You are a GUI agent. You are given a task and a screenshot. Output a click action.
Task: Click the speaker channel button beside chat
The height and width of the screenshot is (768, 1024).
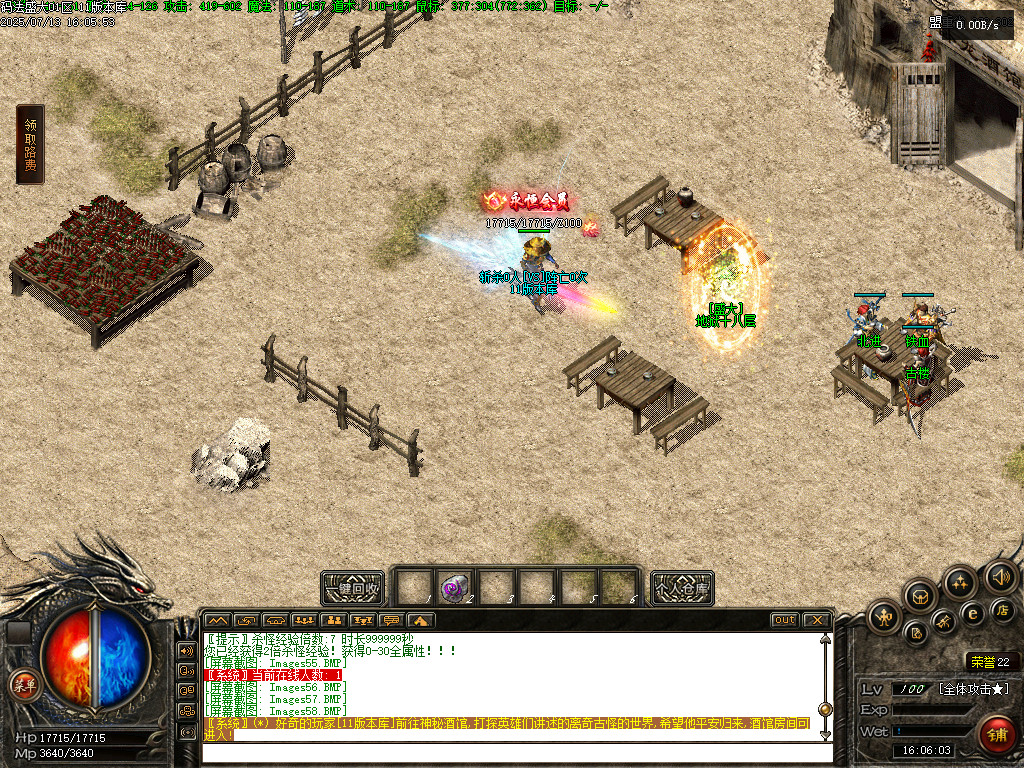tap(186, 650)
